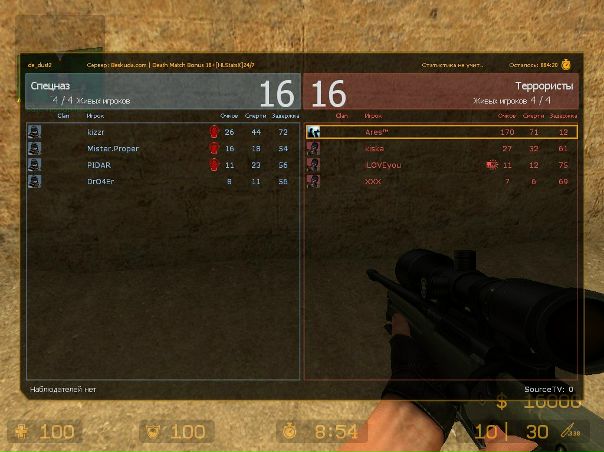Choose player XXX in the scoreboard
The height and width of the screenshot is (452, 604).
click(x=373, y=181)
